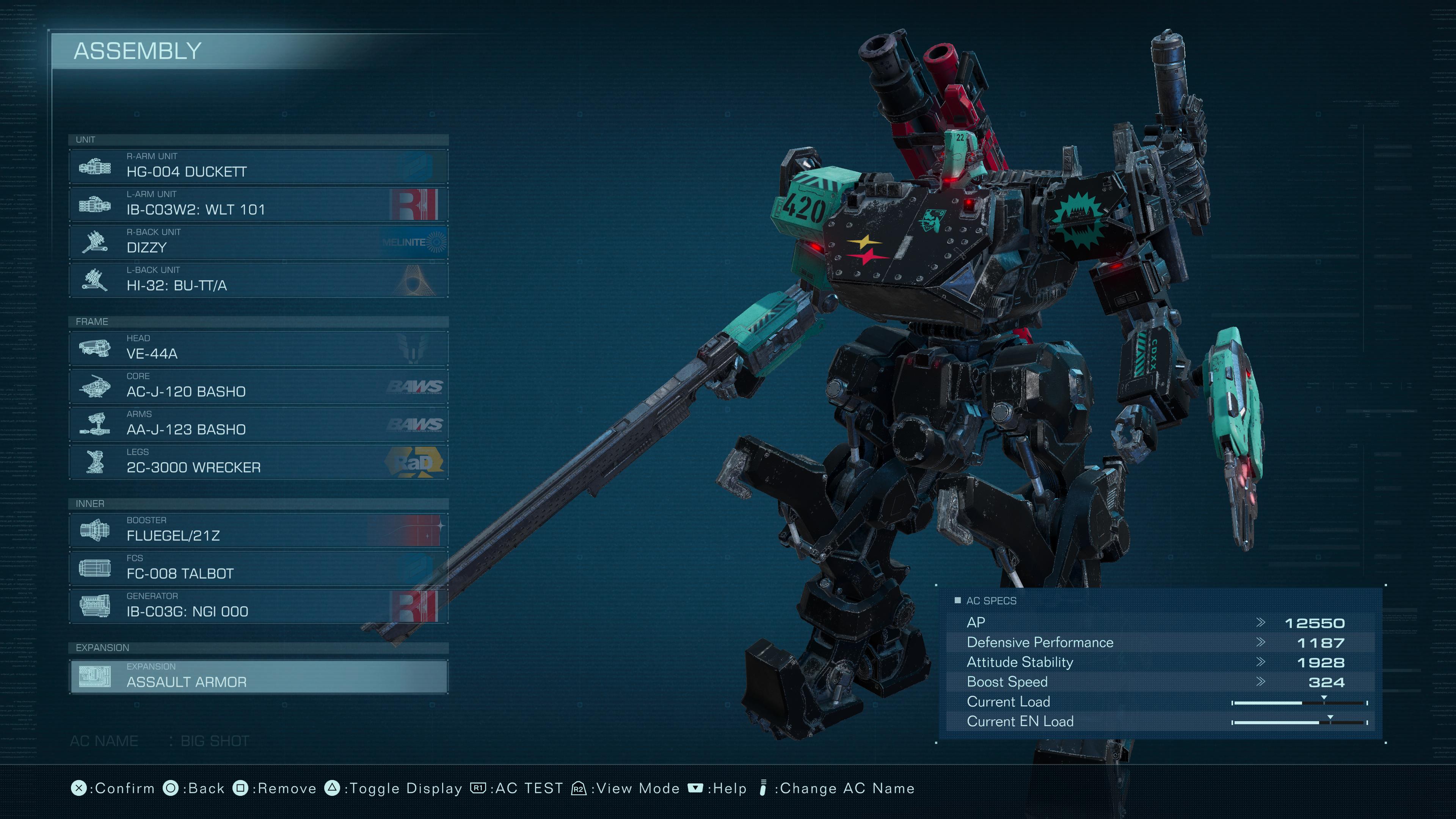The image size is (1456, 819).
Task: Open the L-Arm Unit IB-C03W2: WLT 101 slot
Action: point(258,204)
